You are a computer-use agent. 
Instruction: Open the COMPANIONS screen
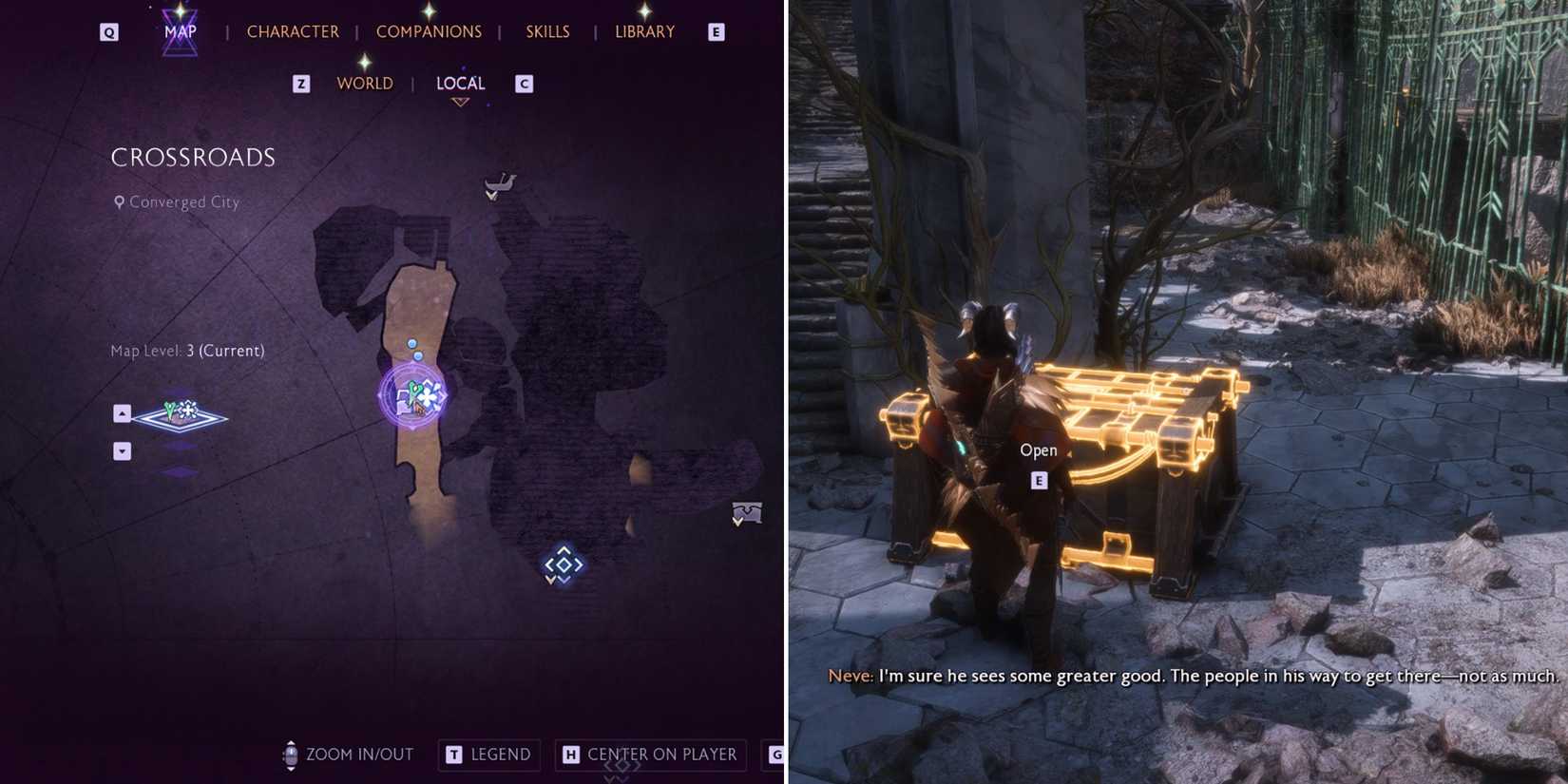(x=430, y=30)
